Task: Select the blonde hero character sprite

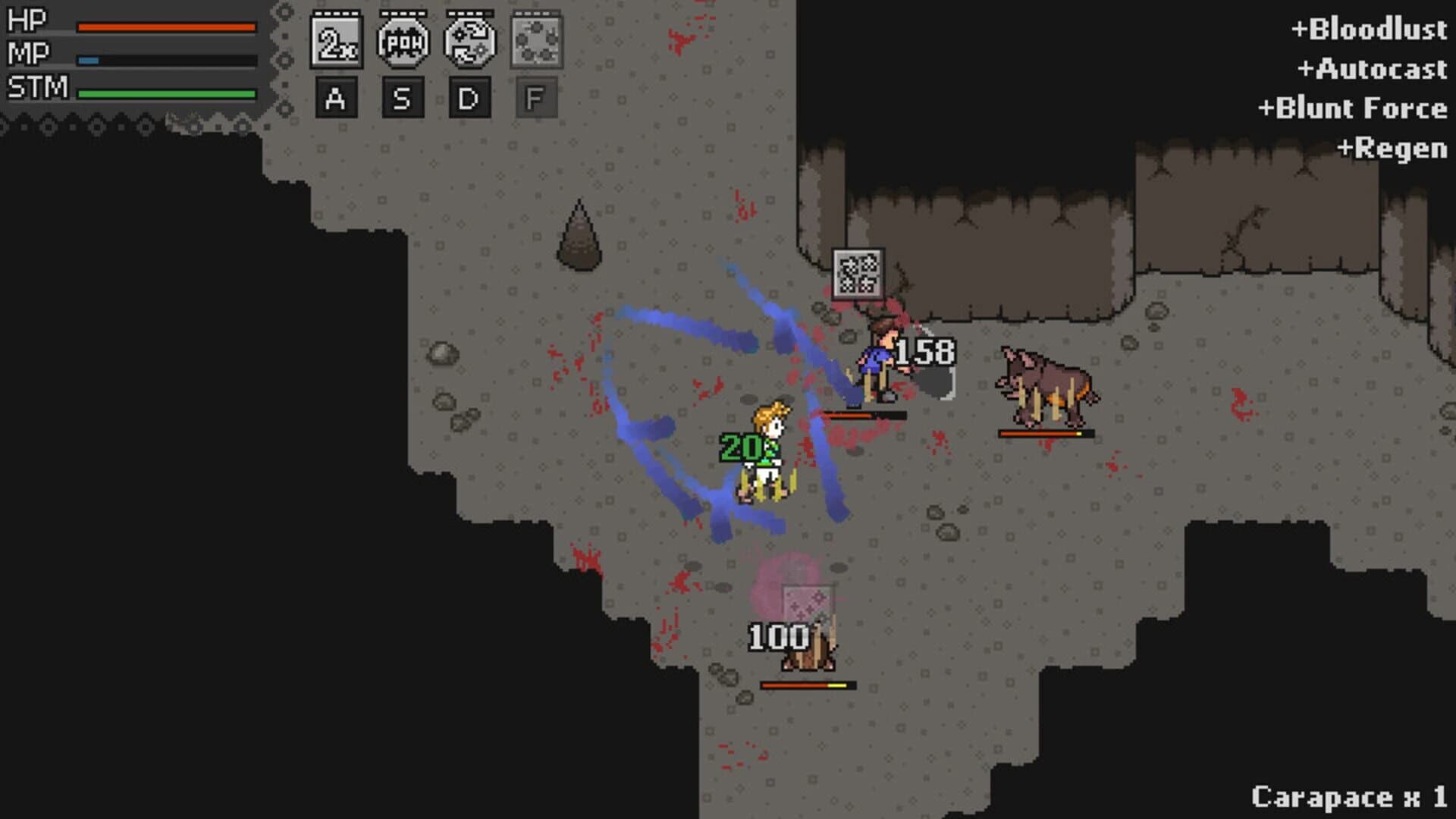Action: coord(766,451)
